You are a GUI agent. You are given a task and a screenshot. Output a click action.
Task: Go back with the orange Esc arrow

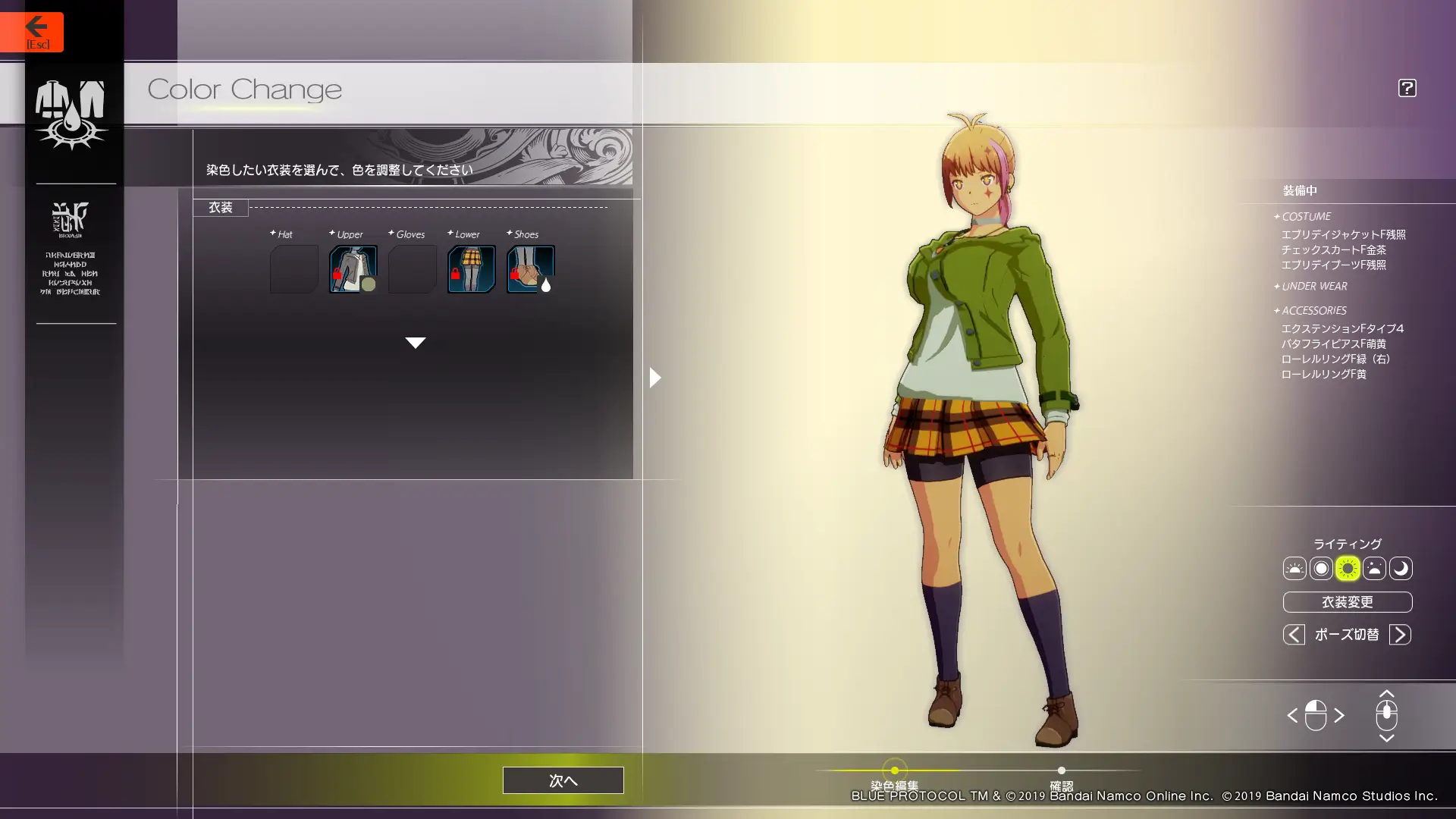(x=32, y=32)
